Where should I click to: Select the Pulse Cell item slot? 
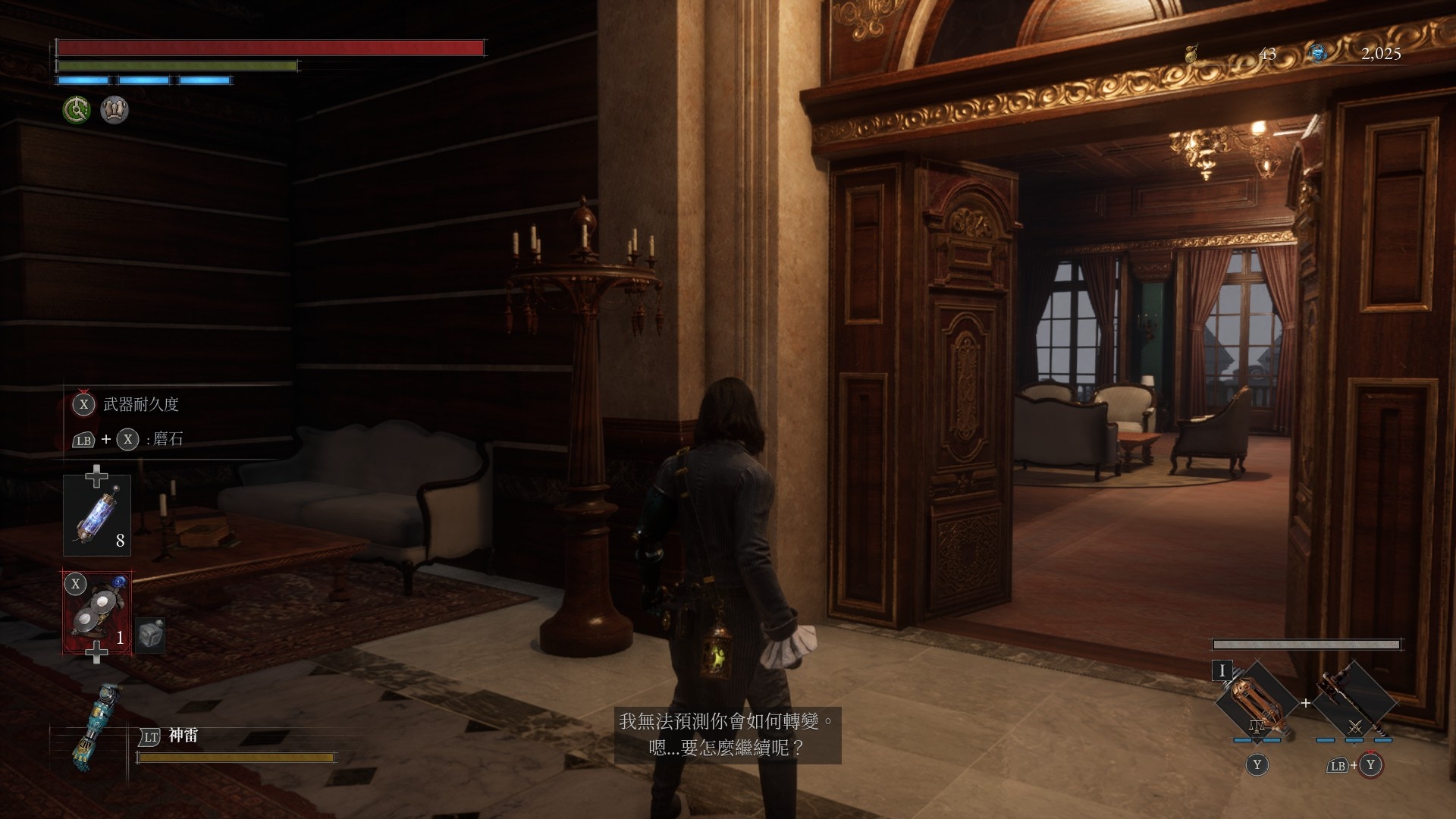[97, 515]
